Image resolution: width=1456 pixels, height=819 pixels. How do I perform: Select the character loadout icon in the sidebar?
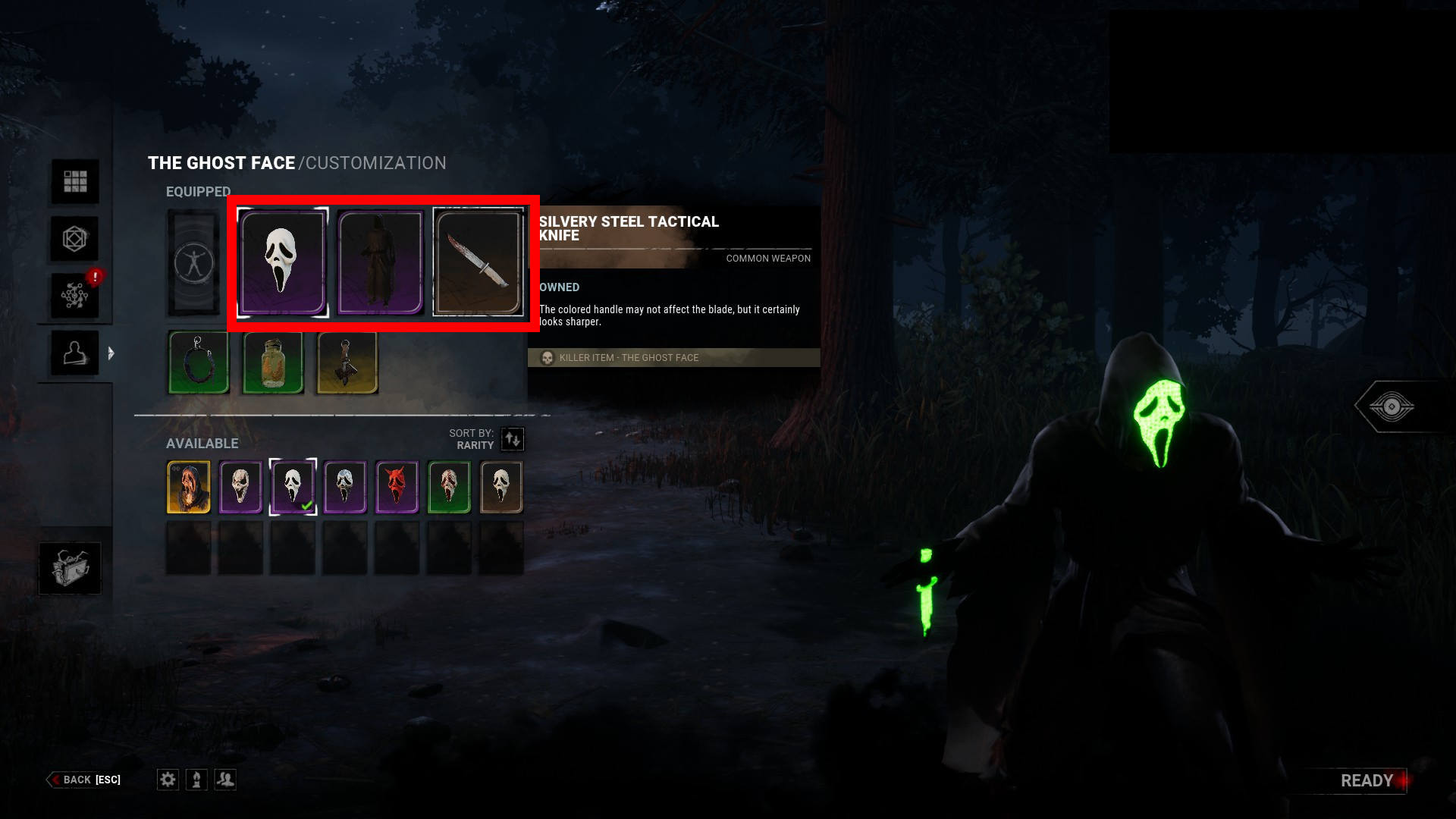(x=74, y=353)
